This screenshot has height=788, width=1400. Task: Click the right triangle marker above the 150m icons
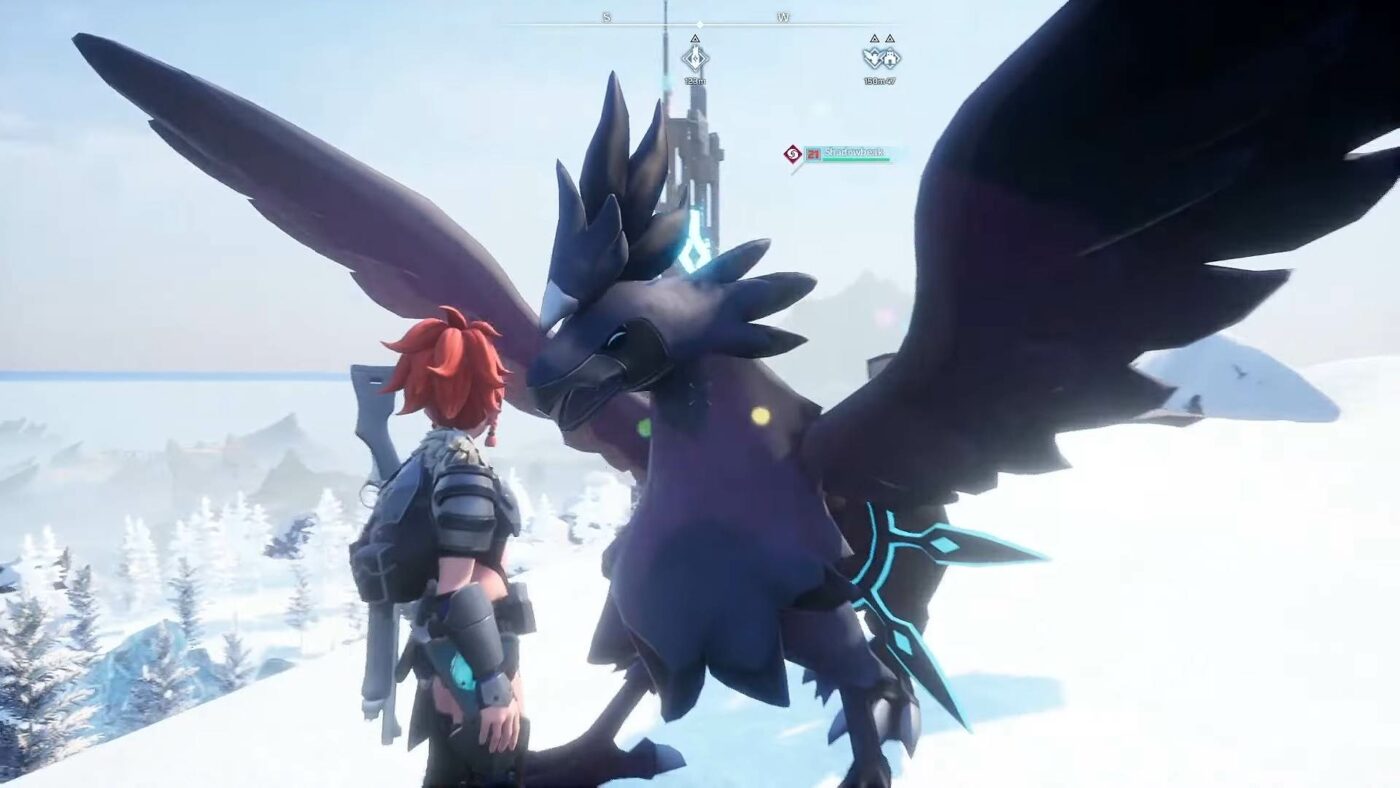[x=891, y=38]
